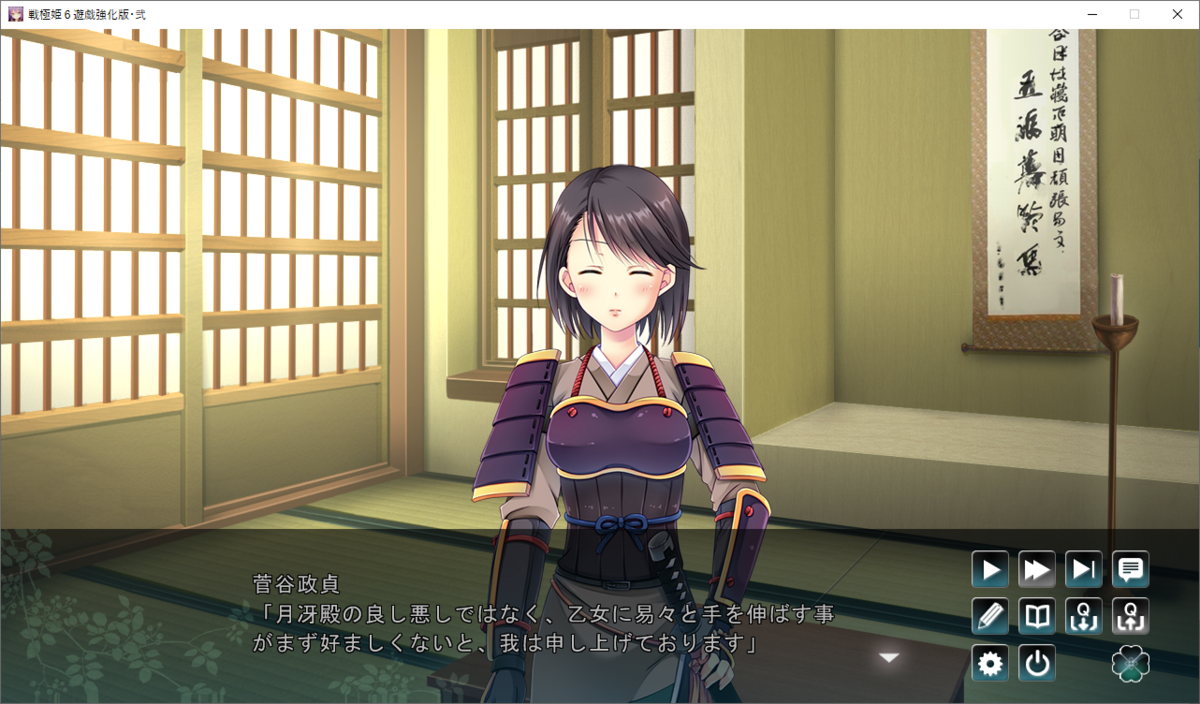Viewport: 1200px width, 704px height.
Task: Open the load menu book icon
Action: click(1037, 616)
